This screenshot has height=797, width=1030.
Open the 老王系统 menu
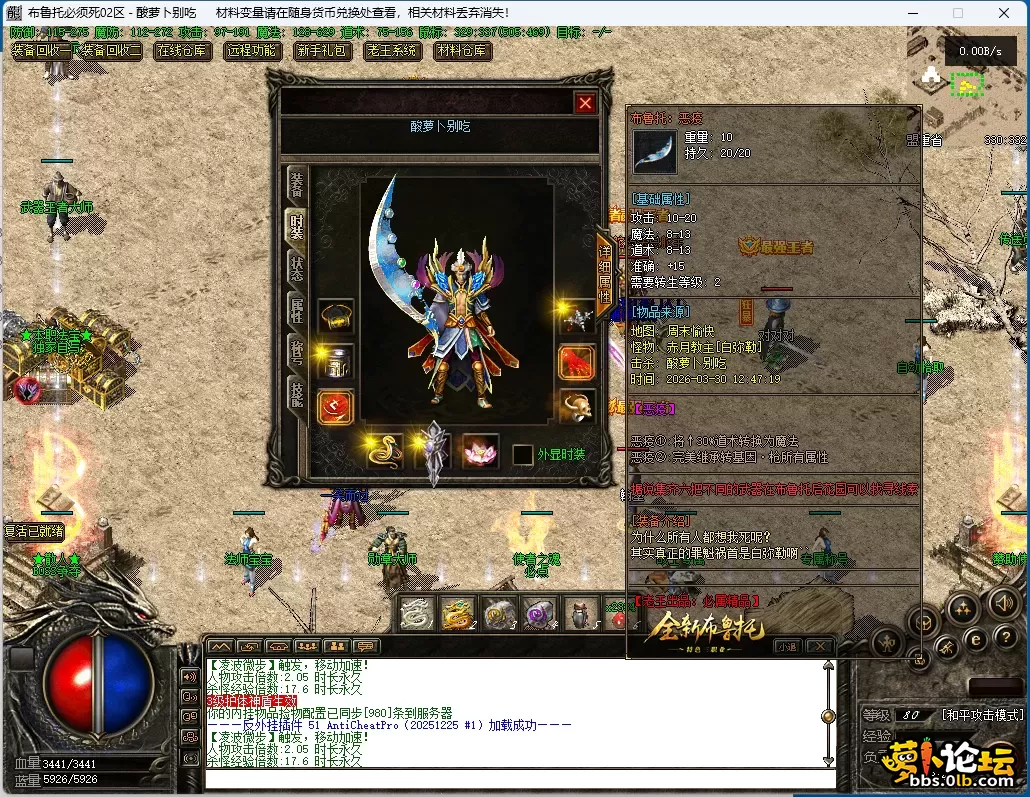point(391,51)
